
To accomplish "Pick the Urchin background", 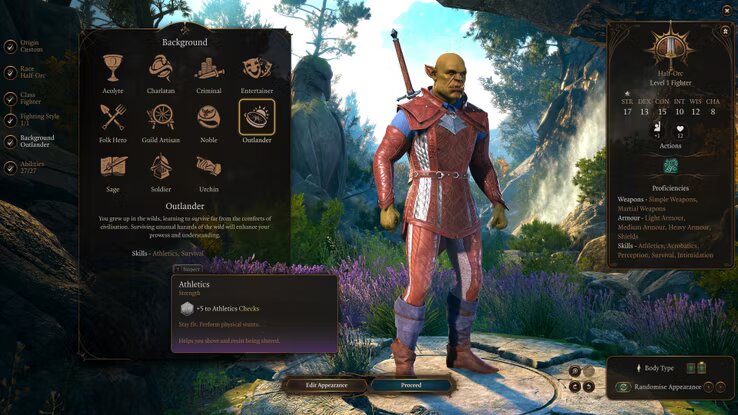I will click(x=209, y=166).
